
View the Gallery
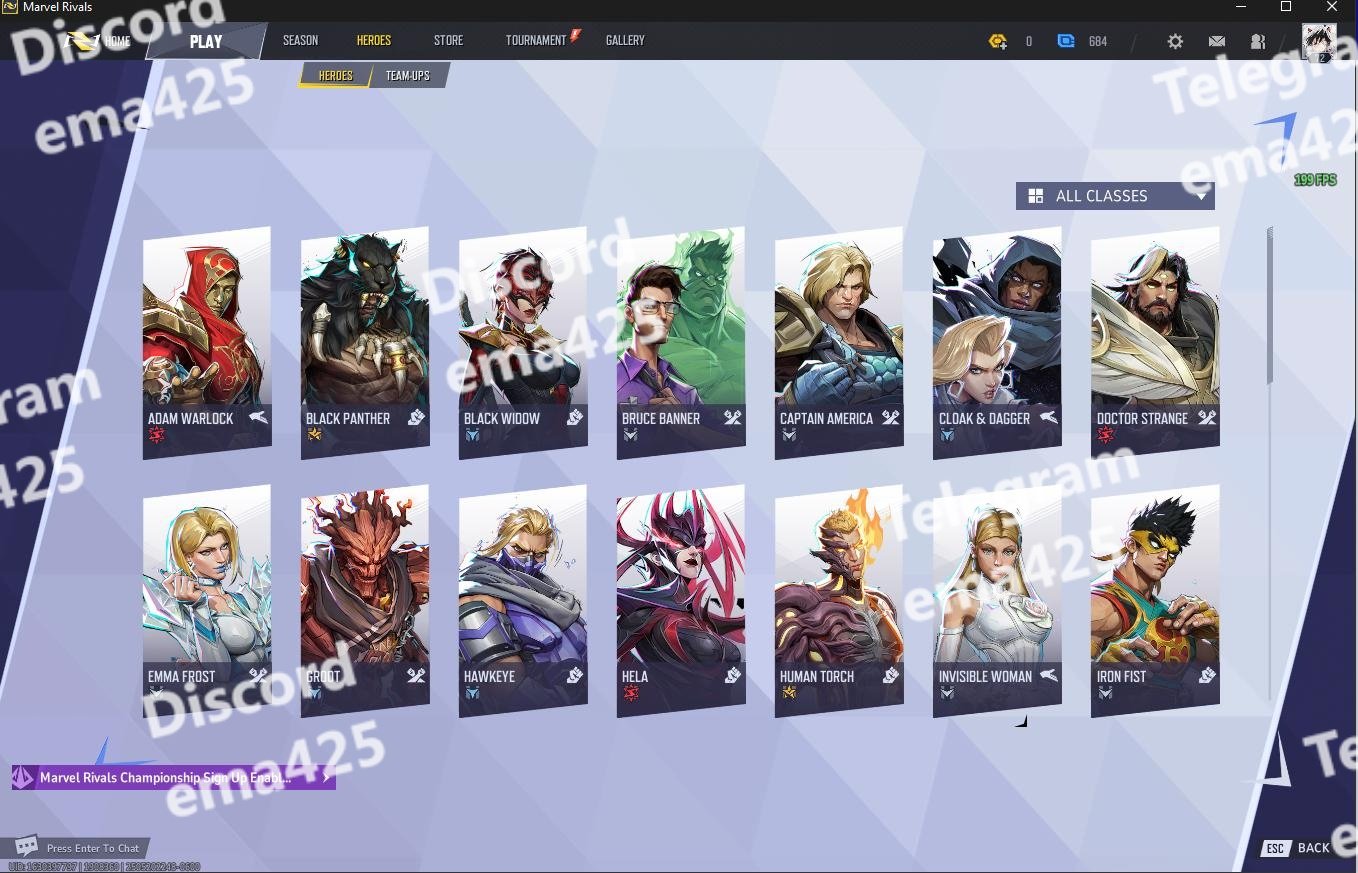click(625, 40)
